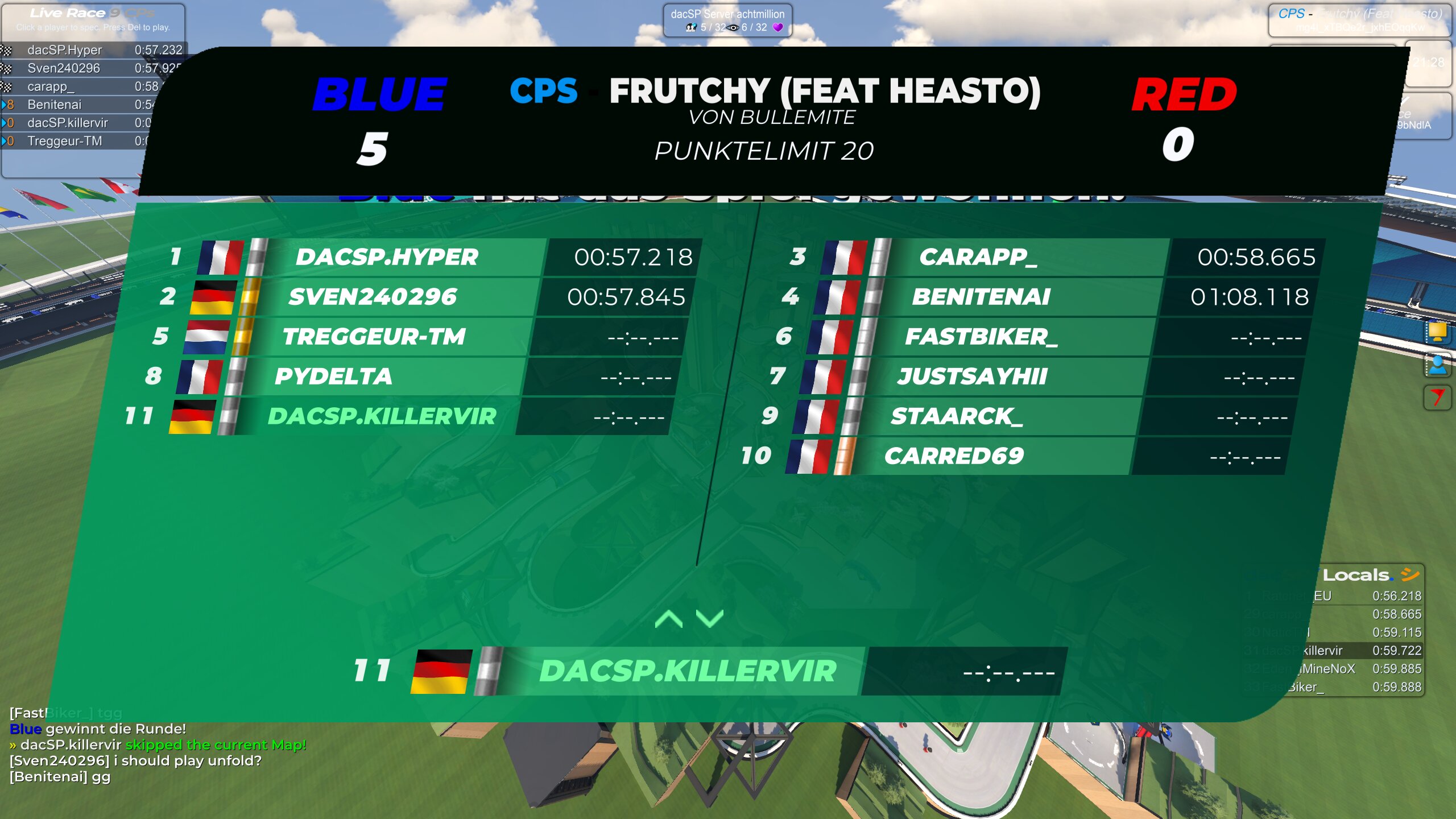Select FASTBIKER_ row on the scoreboard
1456x819 pixels.
click(x=981, y=337)
